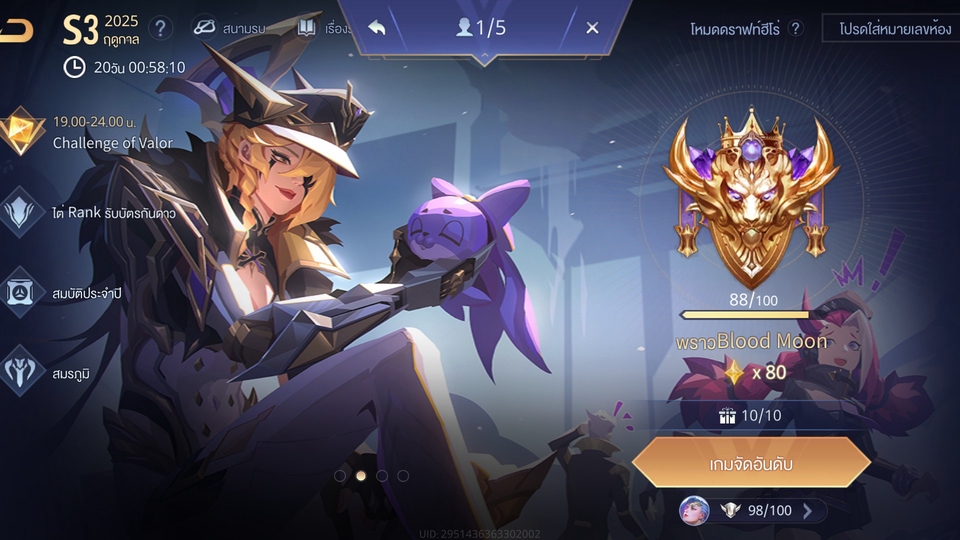Screen dimensions: 960x540
Task: Show the draft hero mode help tooltip
Action: (x=796, y=28)
